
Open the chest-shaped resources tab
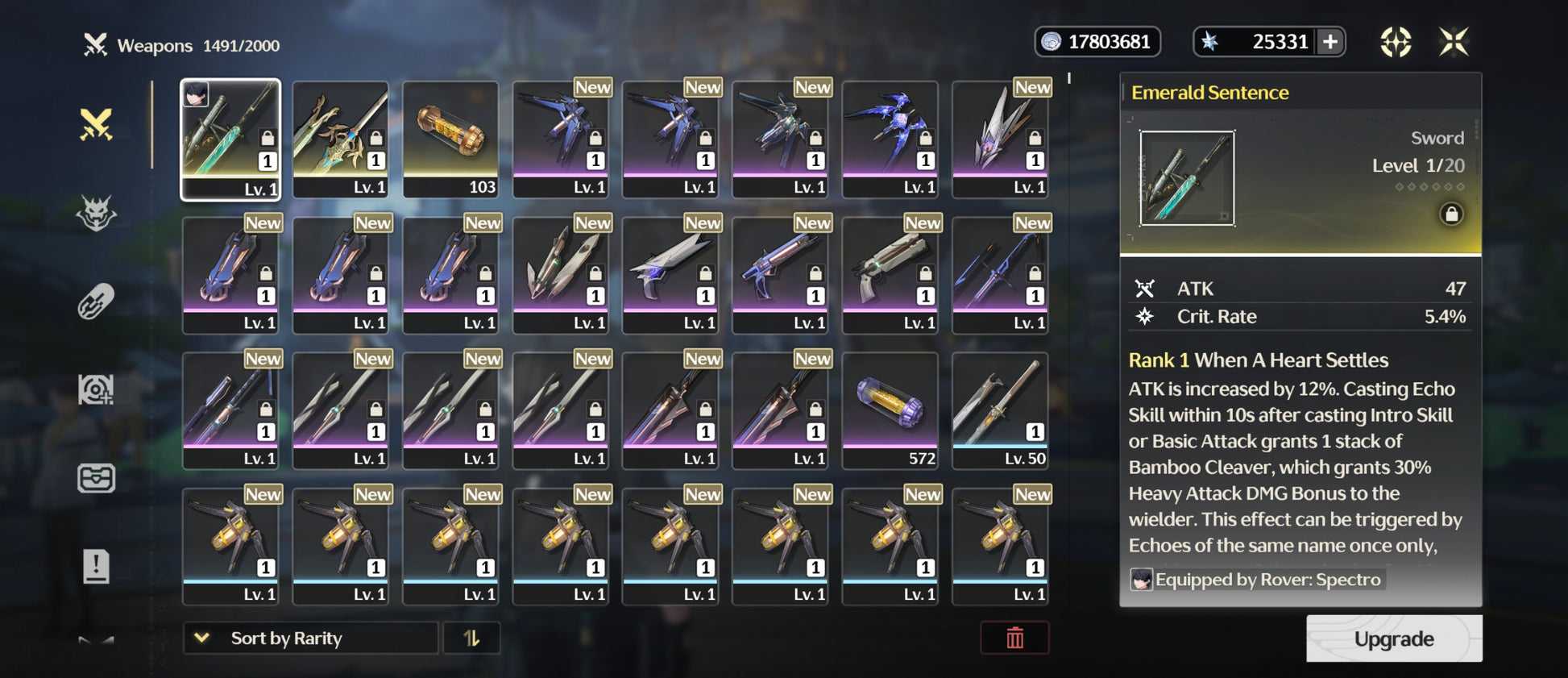[x=96, y=478]
